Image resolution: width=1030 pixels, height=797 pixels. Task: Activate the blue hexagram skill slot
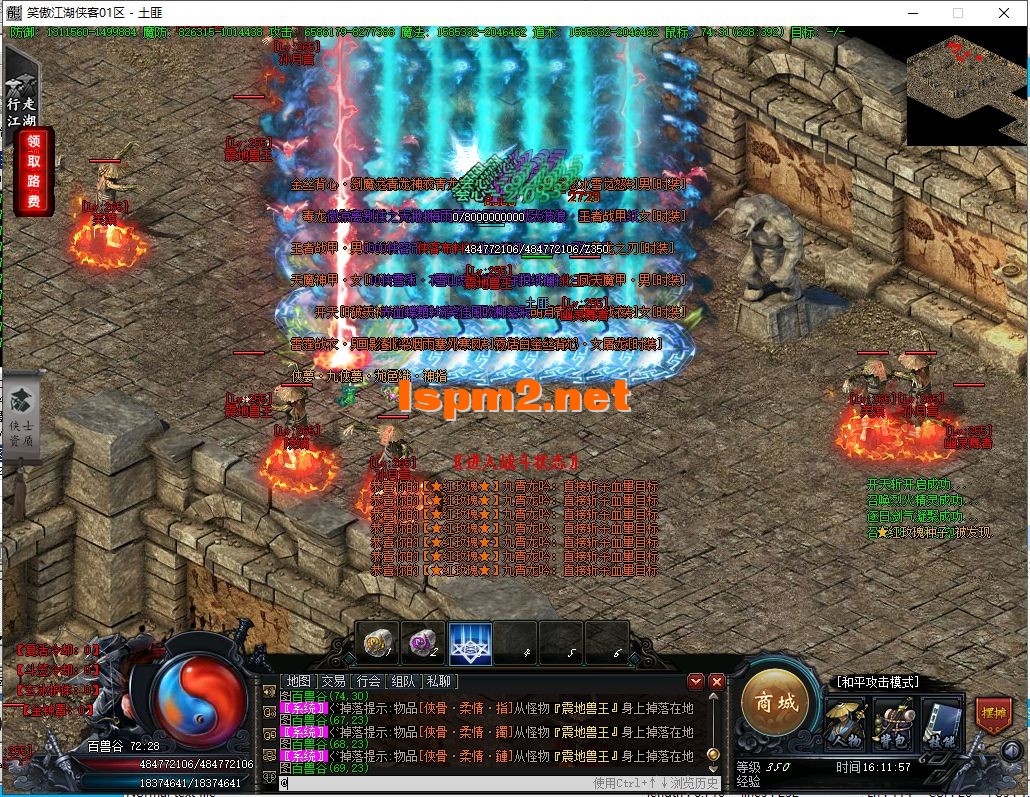(470, 642)
